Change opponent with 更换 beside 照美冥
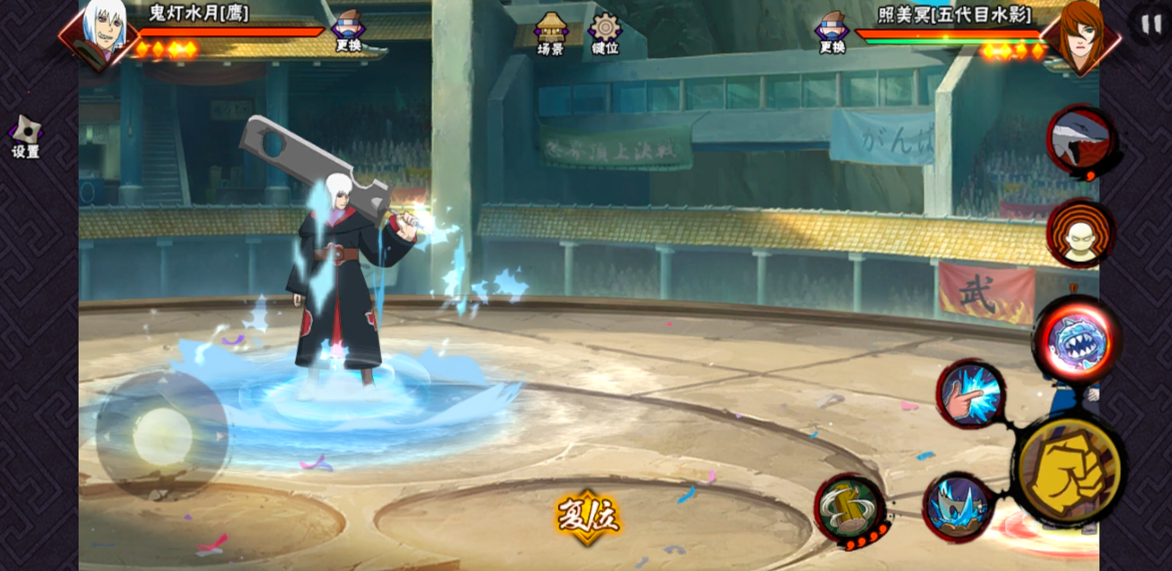The width and height of the screenshot is (1172, 571). point(832,30)
